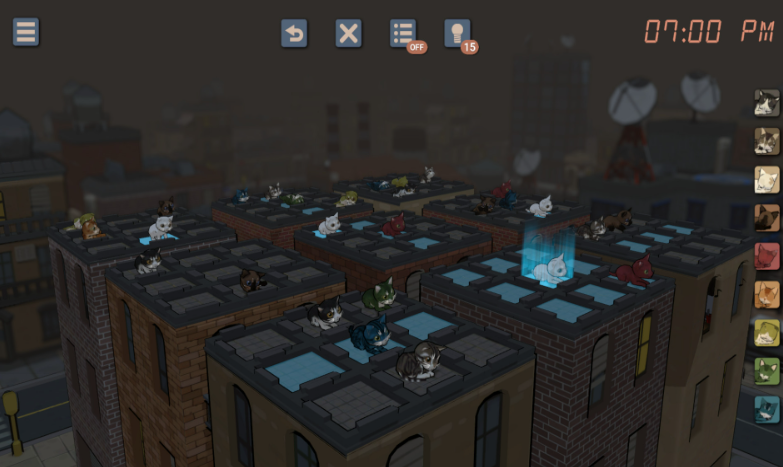Click the white cat highlighted in glowing blue
This screenshot has height=467, width=783.
(x=549, y=268)
